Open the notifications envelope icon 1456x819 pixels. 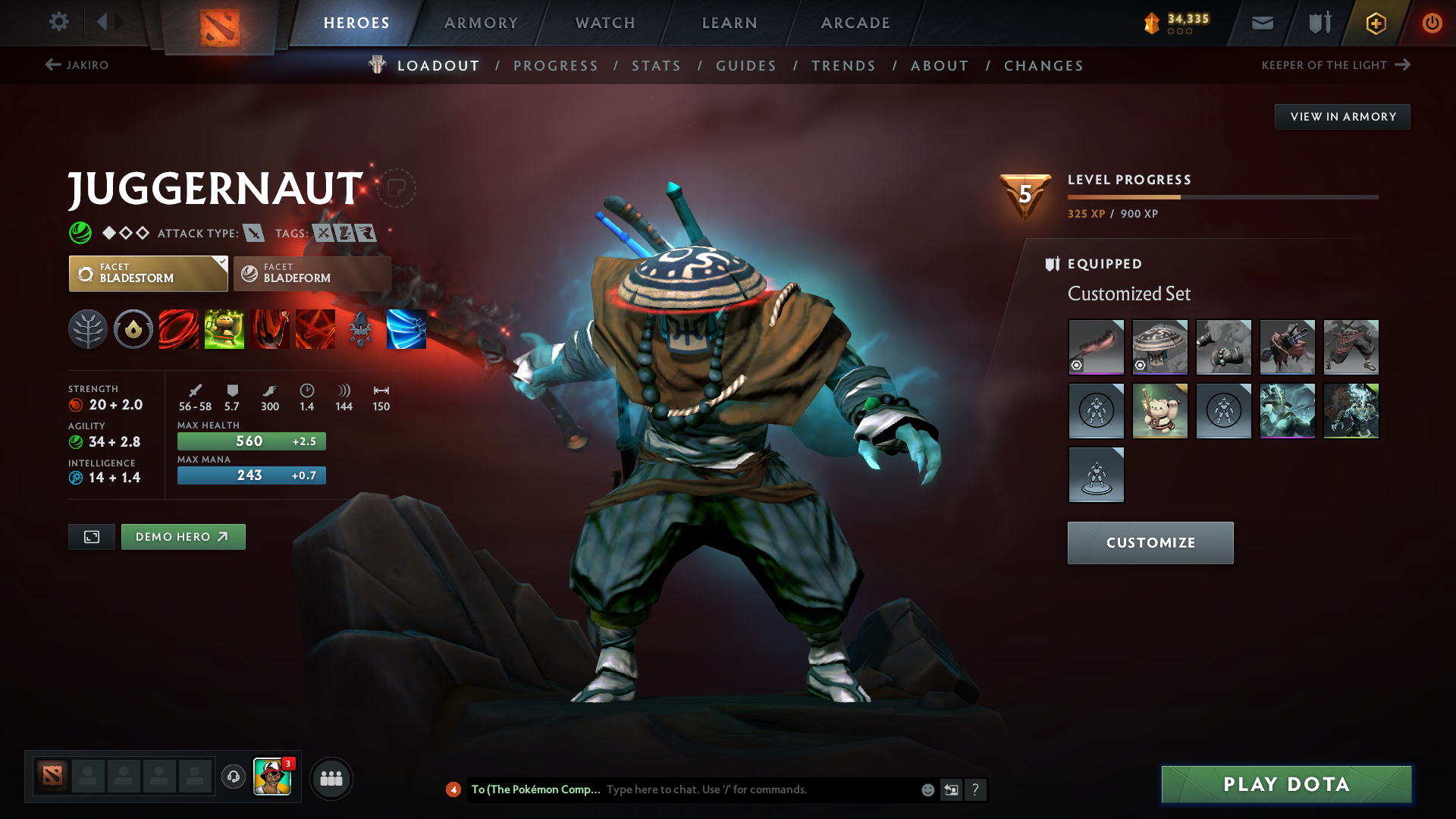tap(1261, 23)
